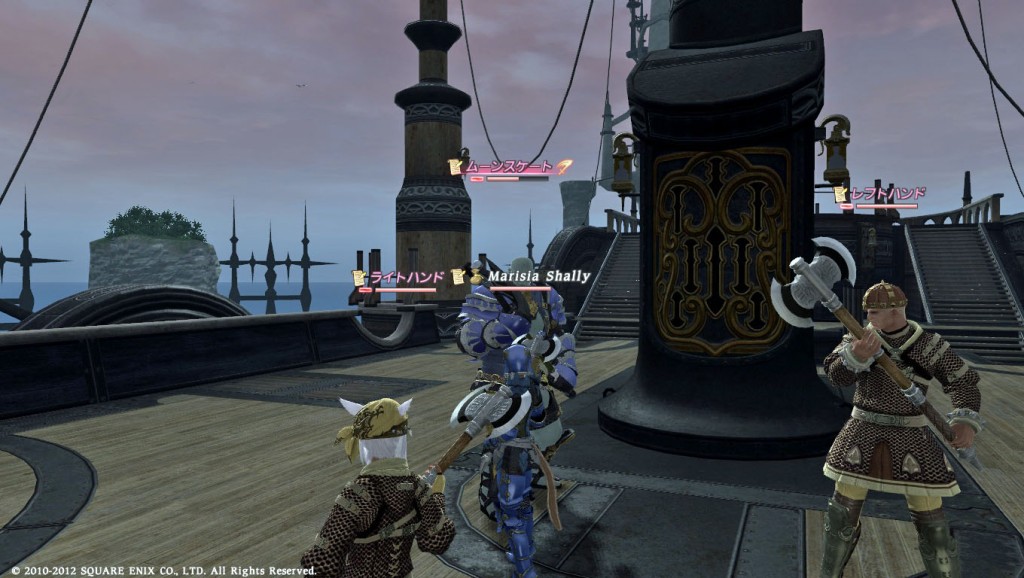Select the ムーンスケート nameplate
This screenshot has width=1024, height=578.
(509, 167)
